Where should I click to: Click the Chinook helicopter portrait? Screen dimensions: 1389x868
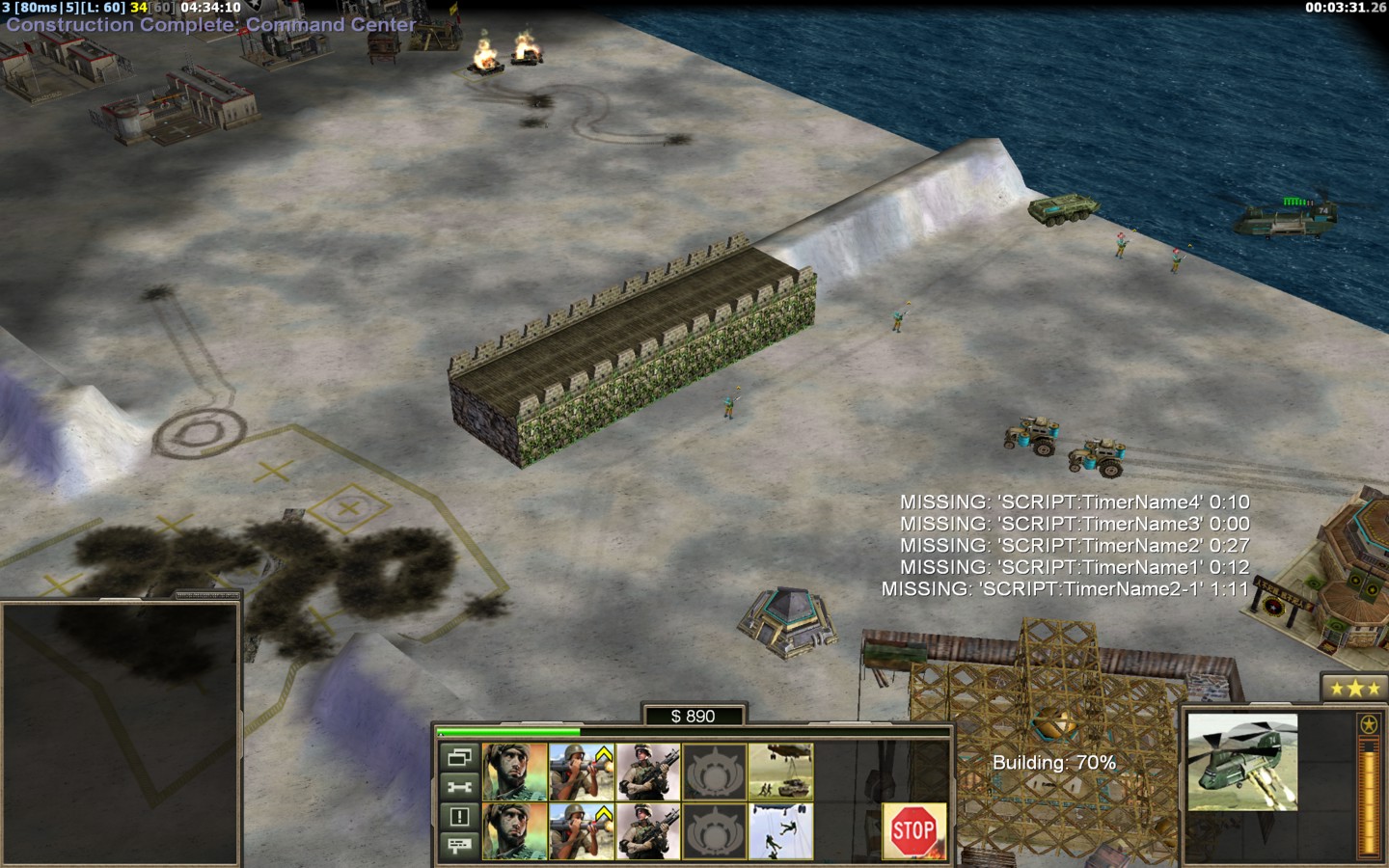(1242, 762)
